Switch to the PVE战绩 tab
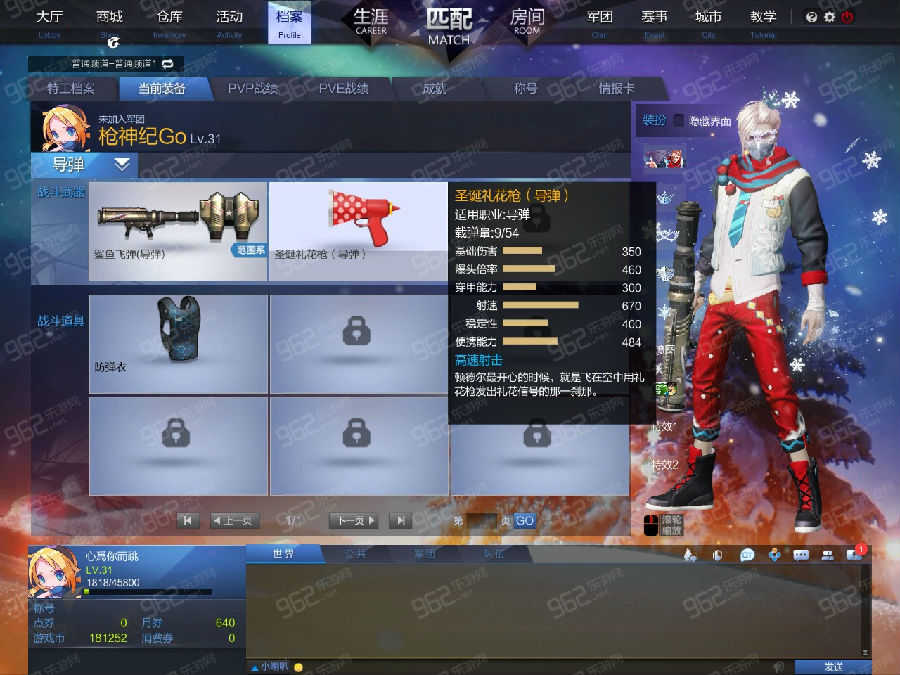 344,89
